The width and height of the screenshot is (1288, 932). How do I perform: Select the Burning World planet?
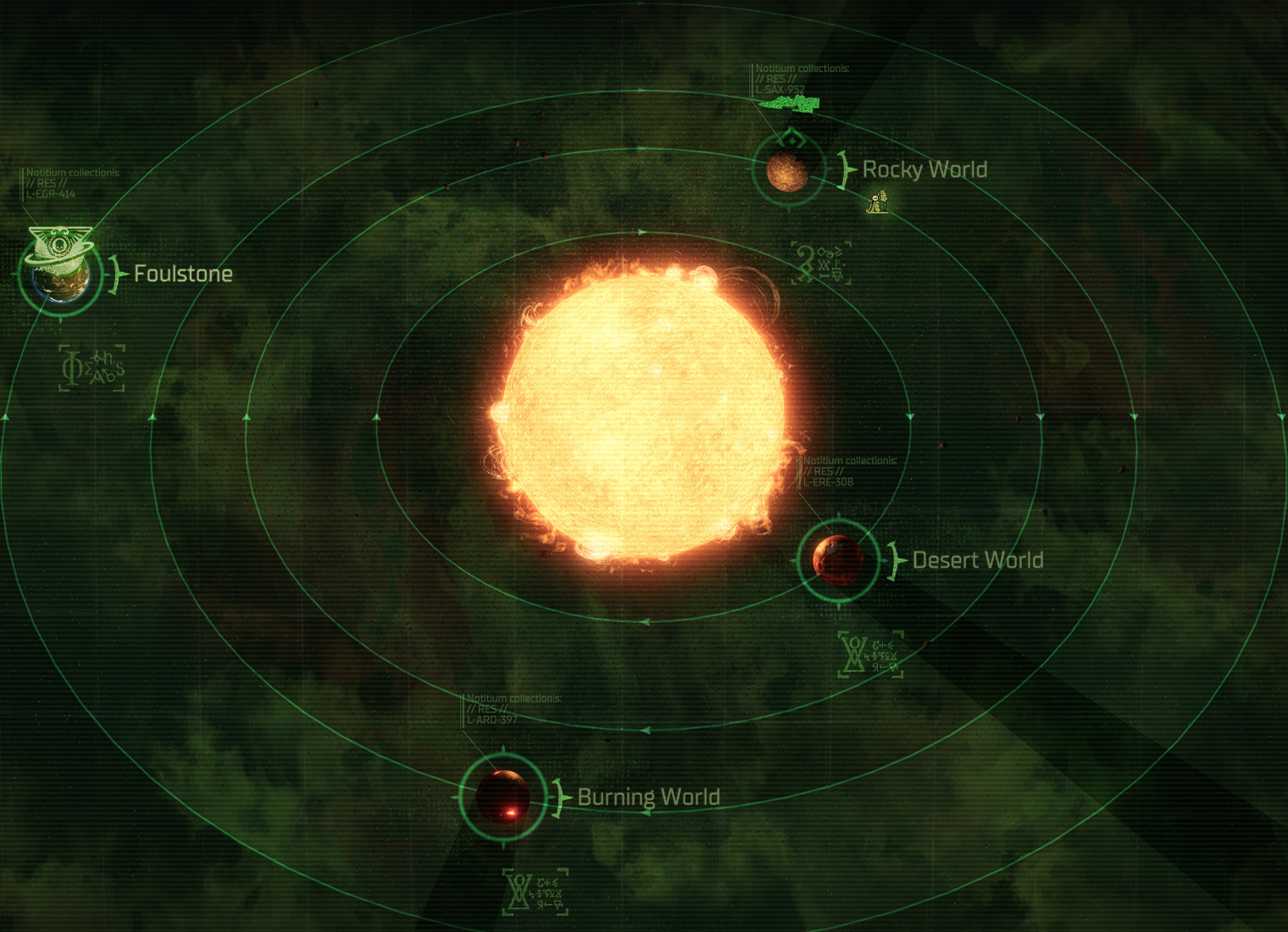click(502, 796)
